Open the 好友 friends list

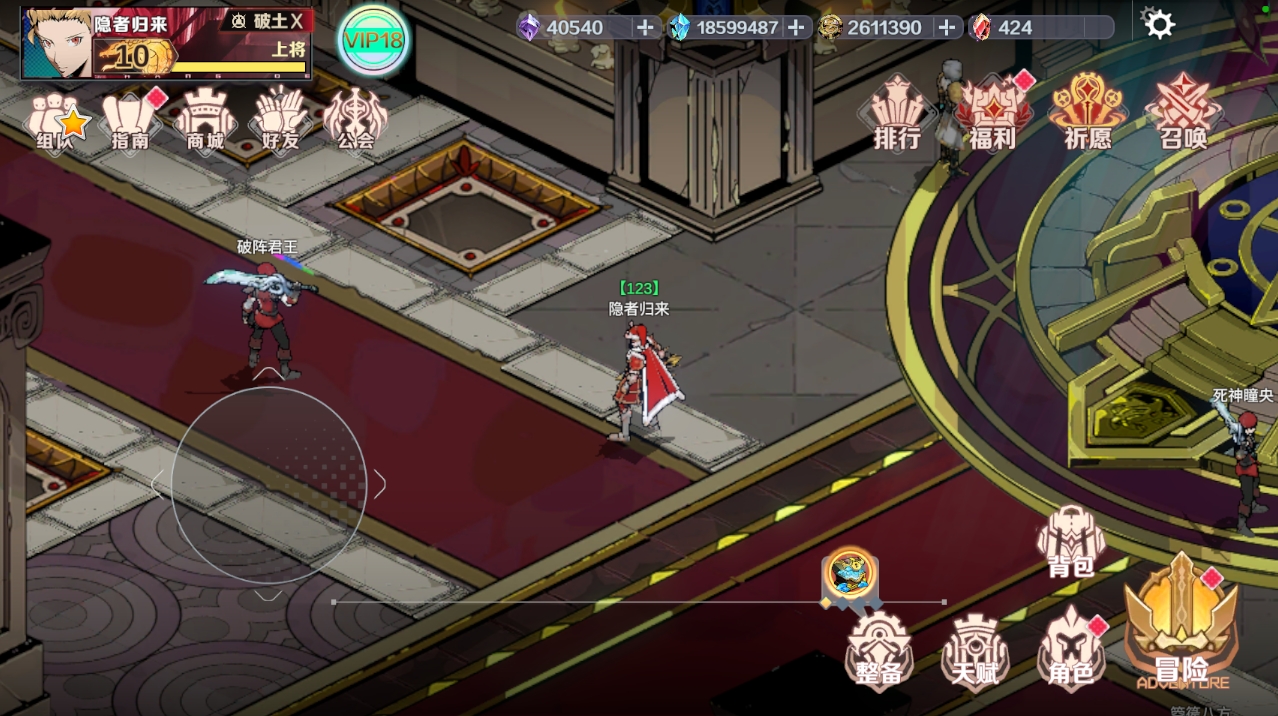pyautogui.click(x=280, y=121)
